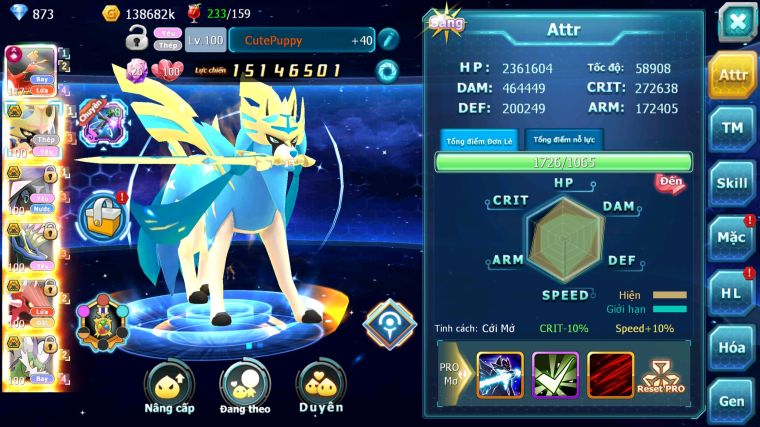The height and width of the screenshot is (427, 760).
Task: Switch to the Gen tab
Action: coord(733,399)
